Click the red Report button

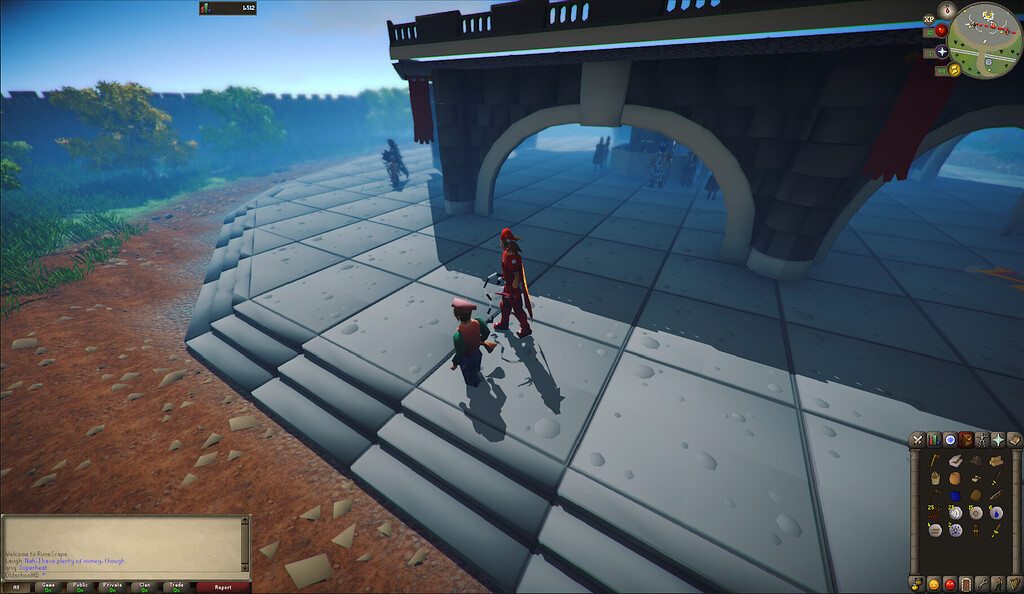coord(223,587)
